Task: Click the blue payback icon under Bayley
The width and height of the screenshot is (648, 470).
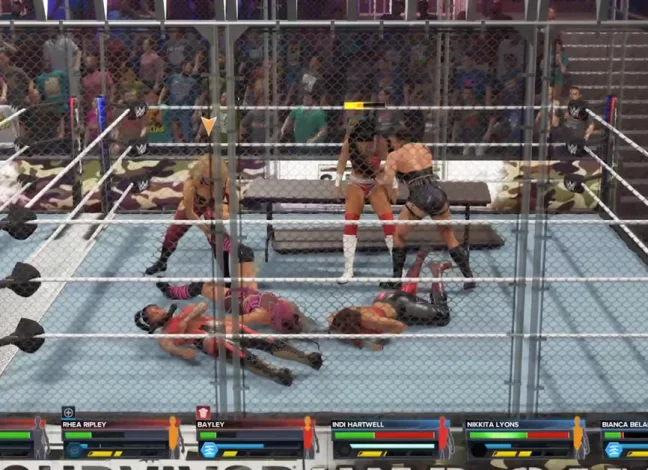Action: (x=209, y=450)
